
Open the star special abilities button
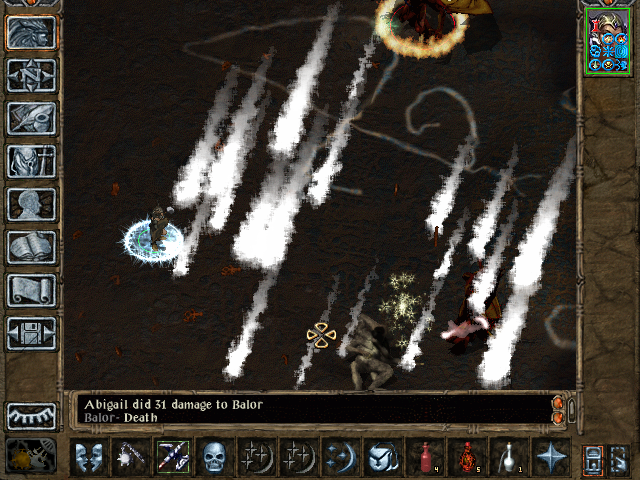550,457
